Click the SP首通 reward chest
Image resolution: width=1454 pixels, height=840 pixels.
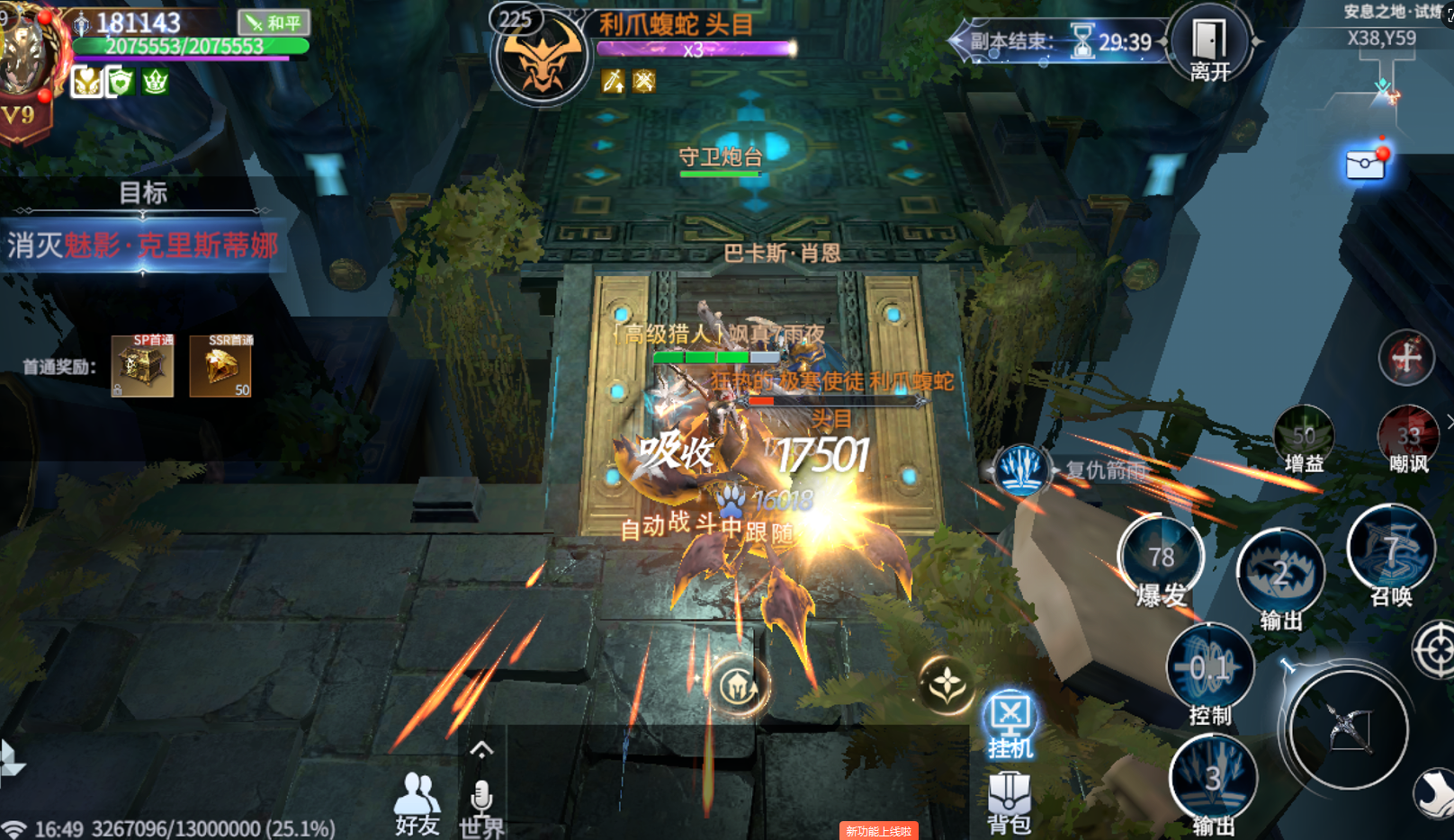(x=142, y=366)
